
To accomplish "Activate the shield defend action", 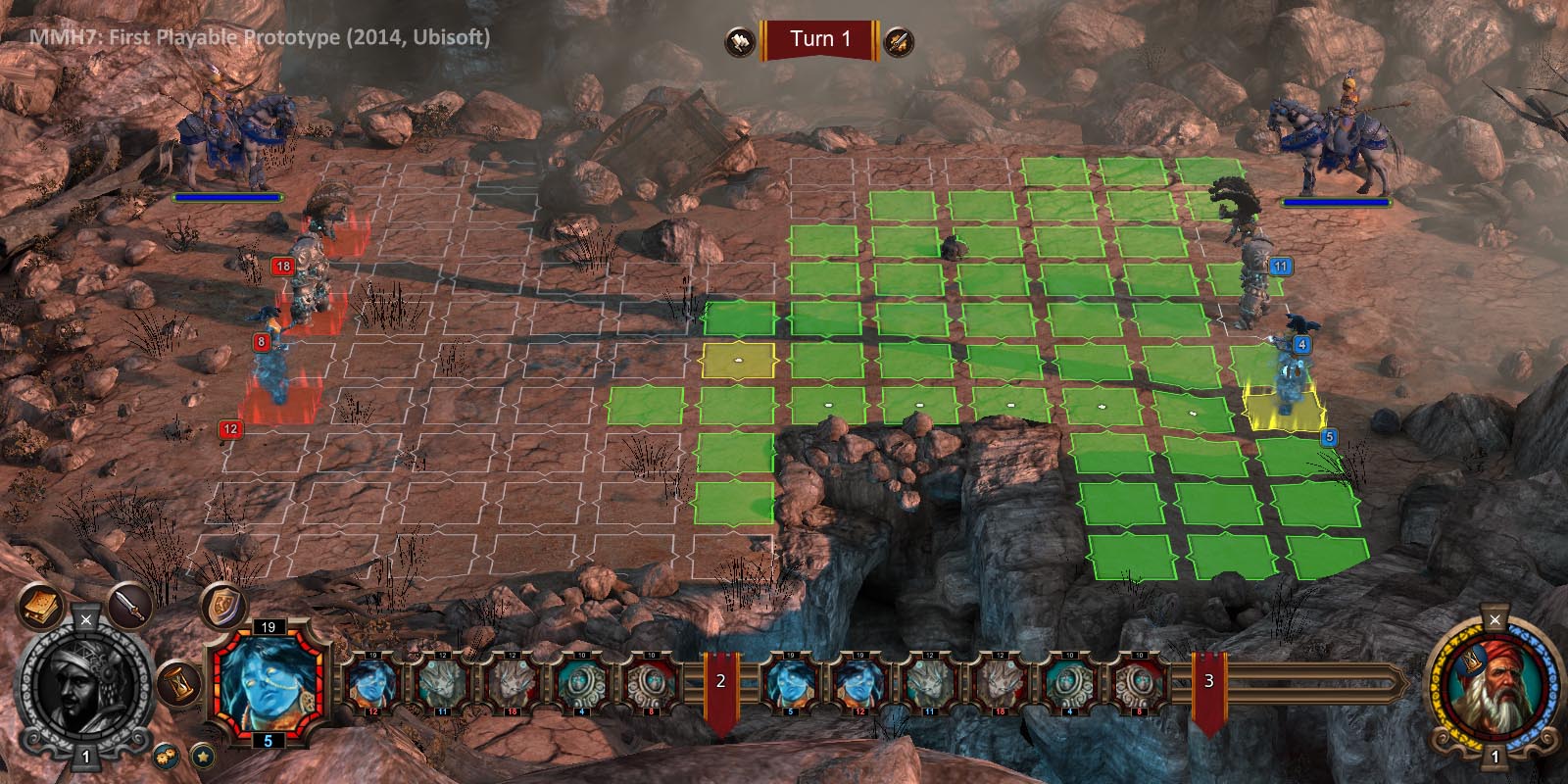I will pyautogui.click(x=221, y=605).
